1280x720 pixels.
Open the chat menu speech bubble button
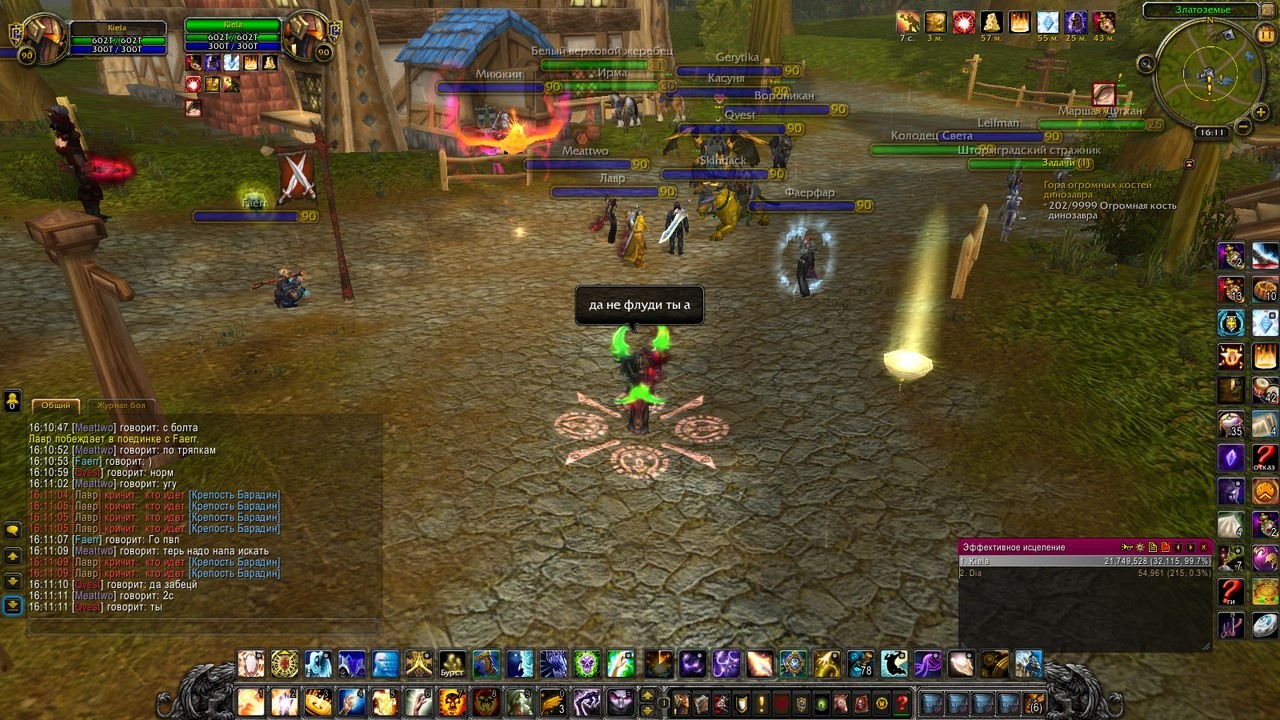13,530
